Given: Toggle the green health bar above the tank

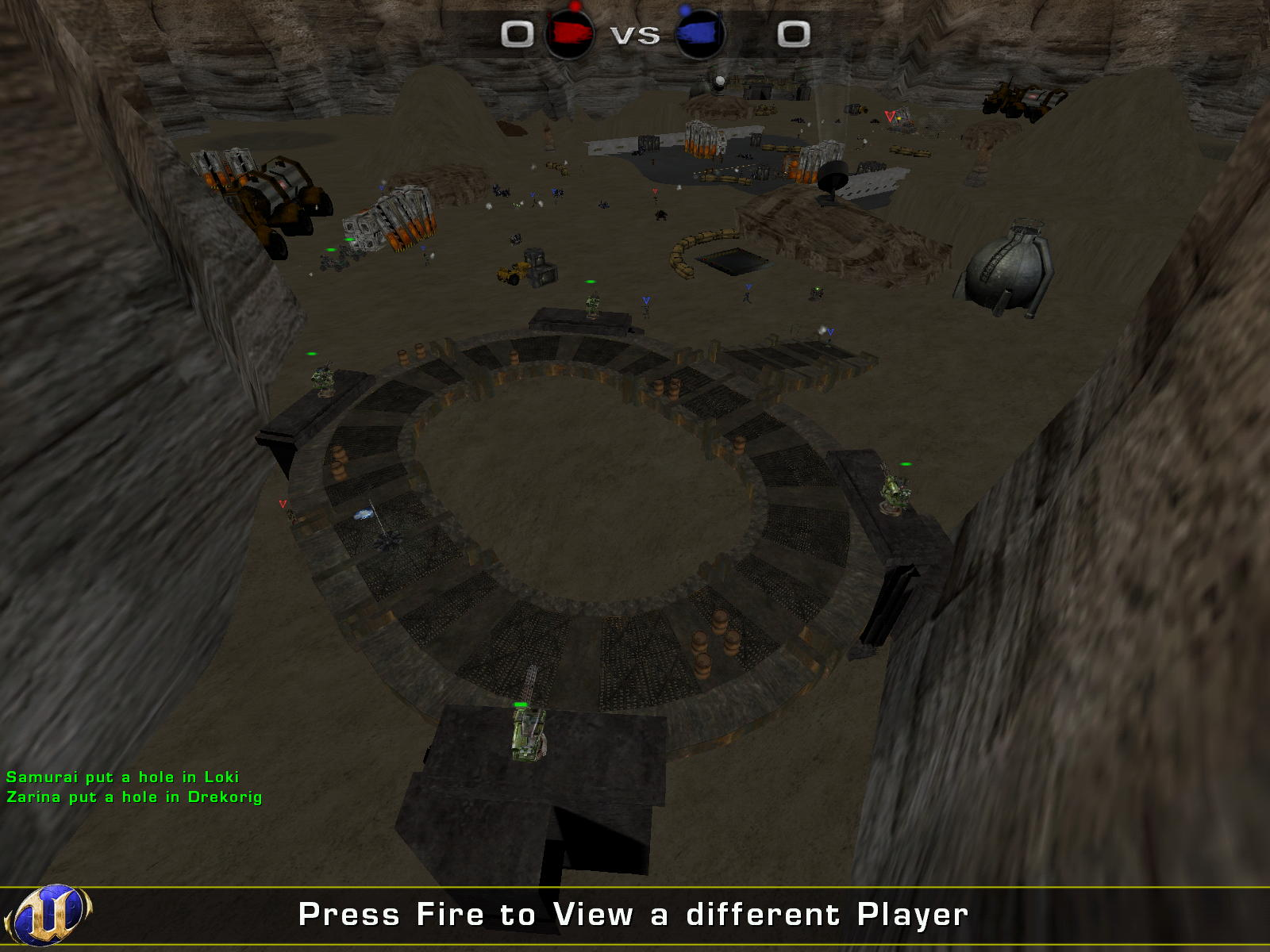Looking at the screenshot, I should tap(520, 704).
